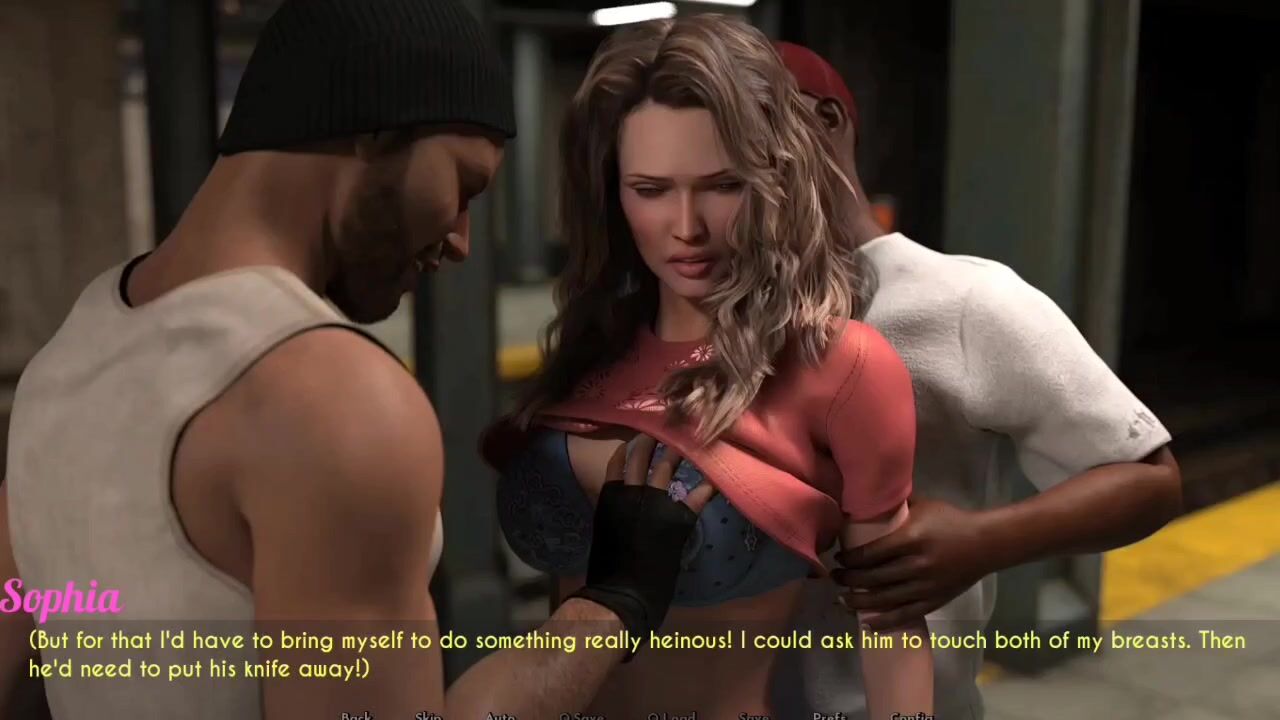Open the Prefs menu

point(829,716)
